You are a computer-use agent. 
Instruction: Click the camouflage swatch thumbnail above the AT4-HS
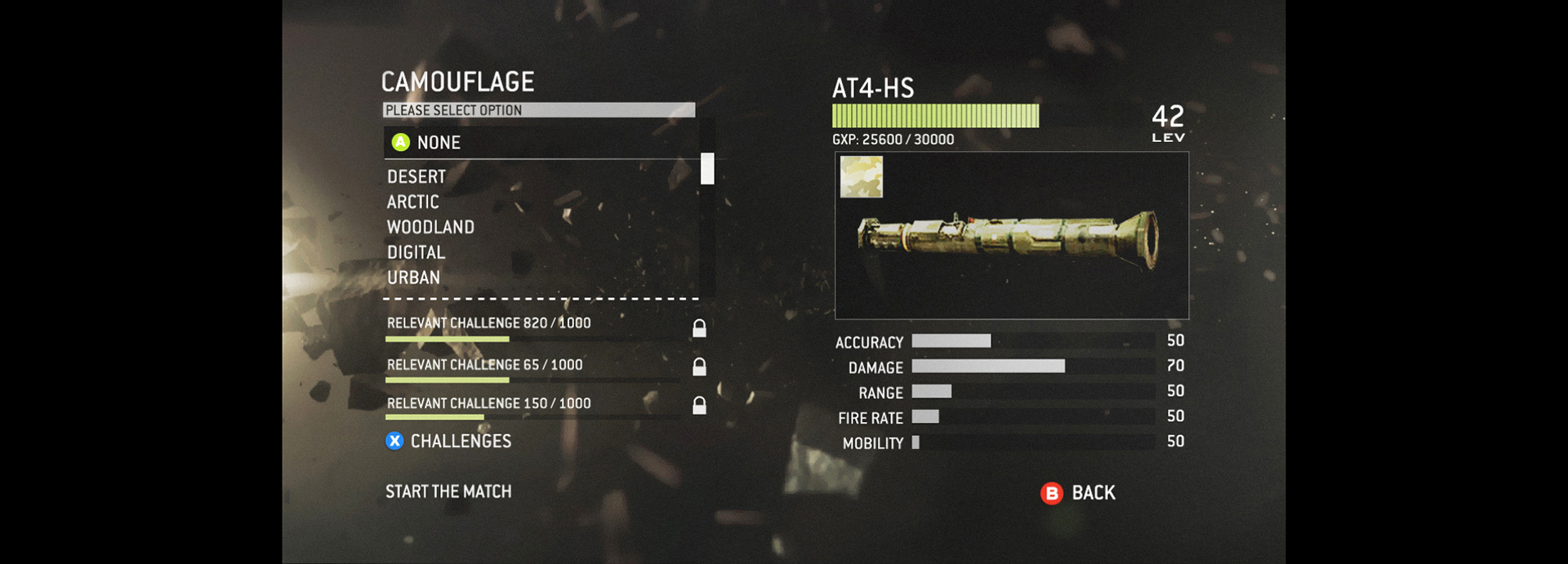862,177
